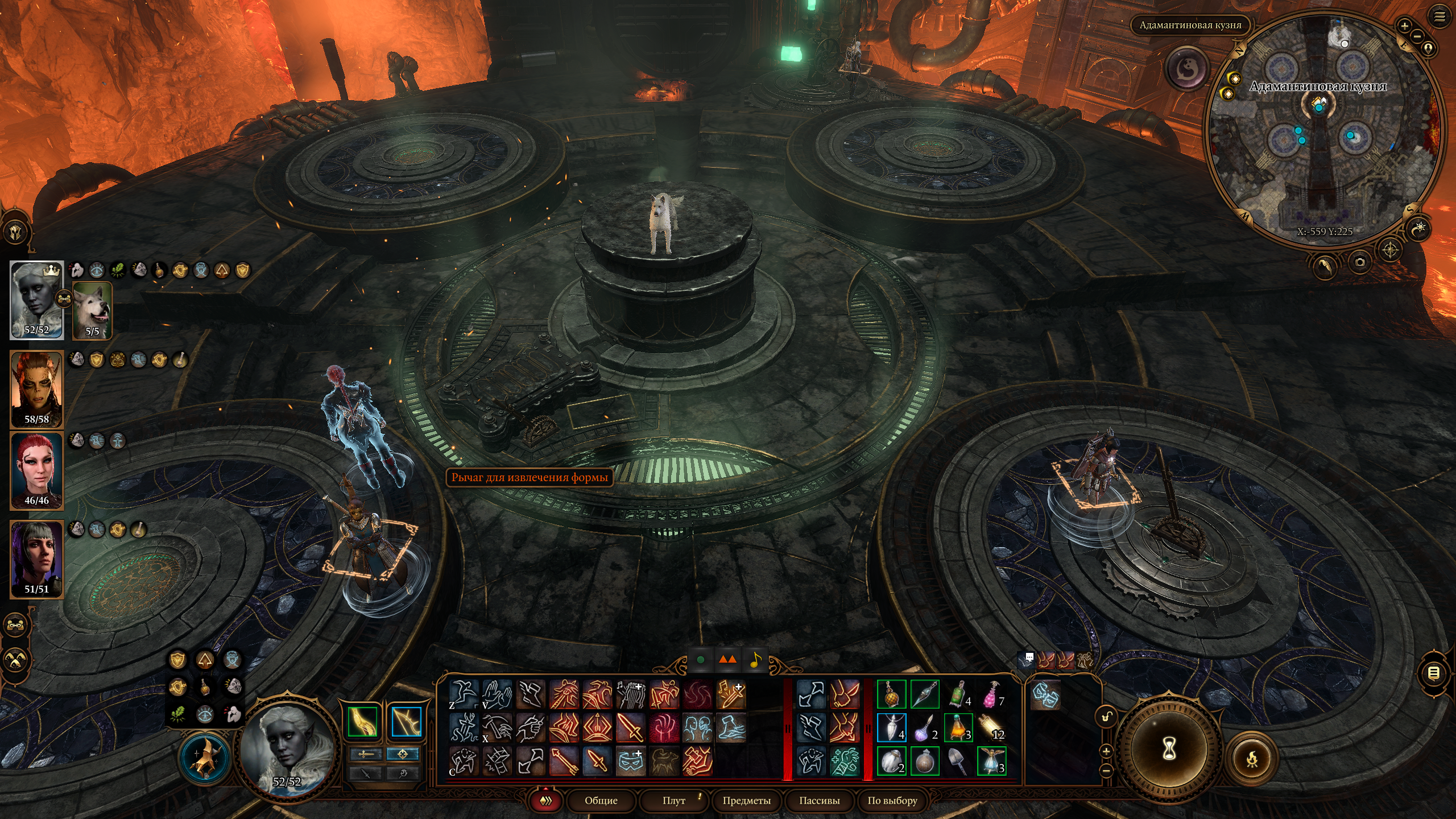Use the glowing scroll with count 12
This screenshot has height=819, width=1456.
pyautogui.click(x=991, y=727)
